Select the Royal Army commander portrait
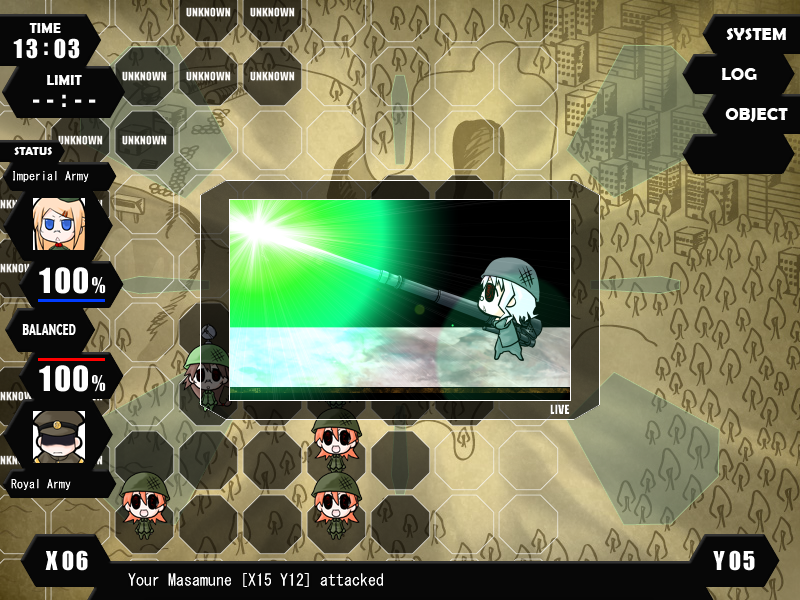Image resolution: width=800 pixels, height=600 pixels. (x=59, y=437)
